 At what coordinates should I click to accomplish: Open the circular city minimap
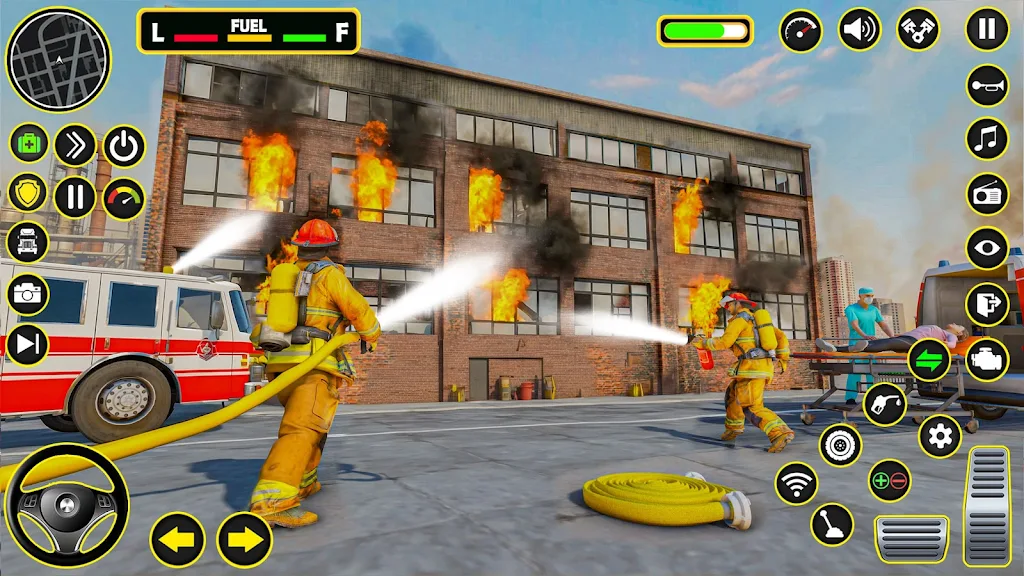[x=57, y=60]
